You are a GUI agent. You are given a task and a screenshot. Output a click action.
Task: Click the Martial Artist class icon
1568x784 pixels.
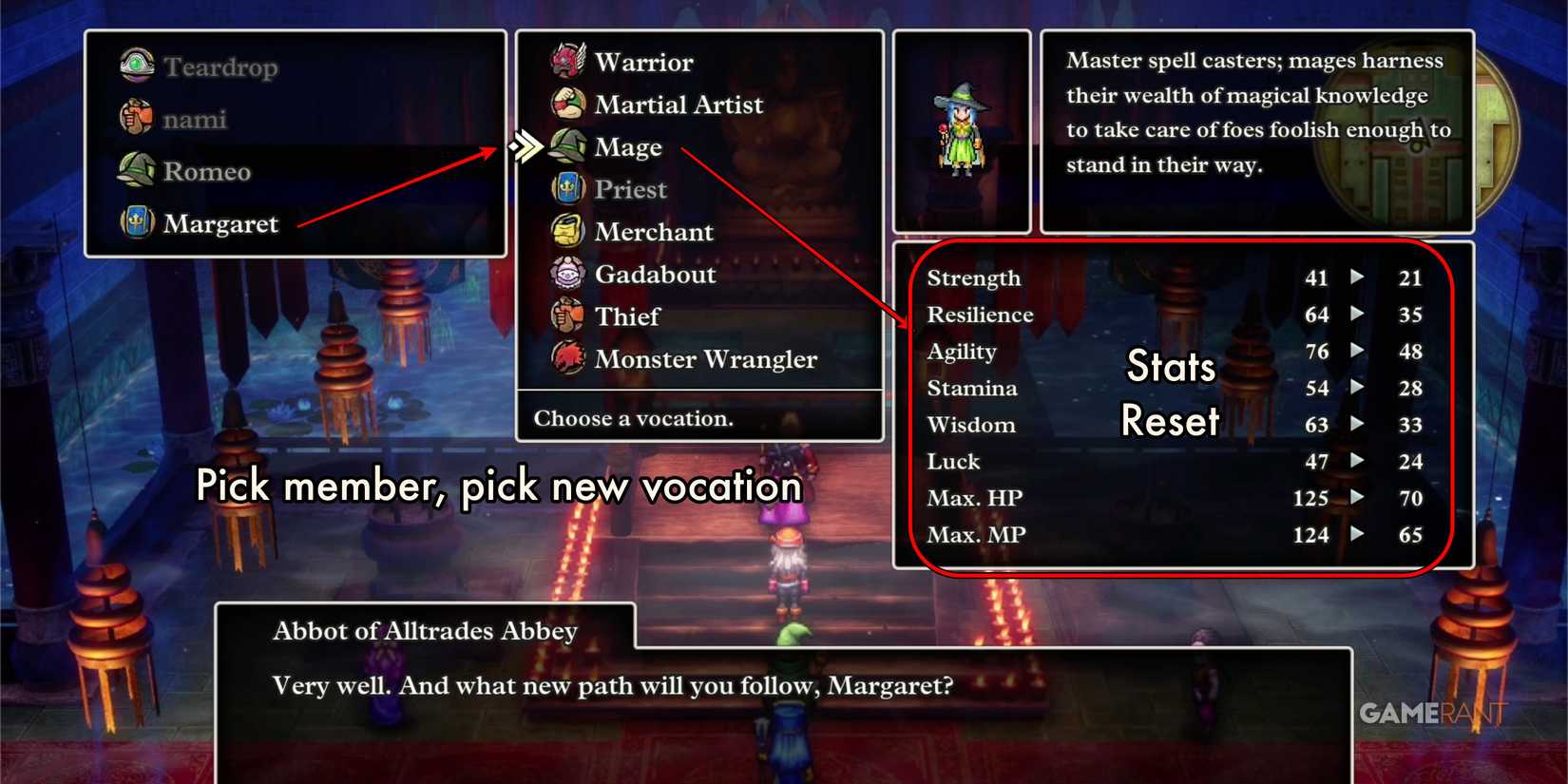(567, 104)
